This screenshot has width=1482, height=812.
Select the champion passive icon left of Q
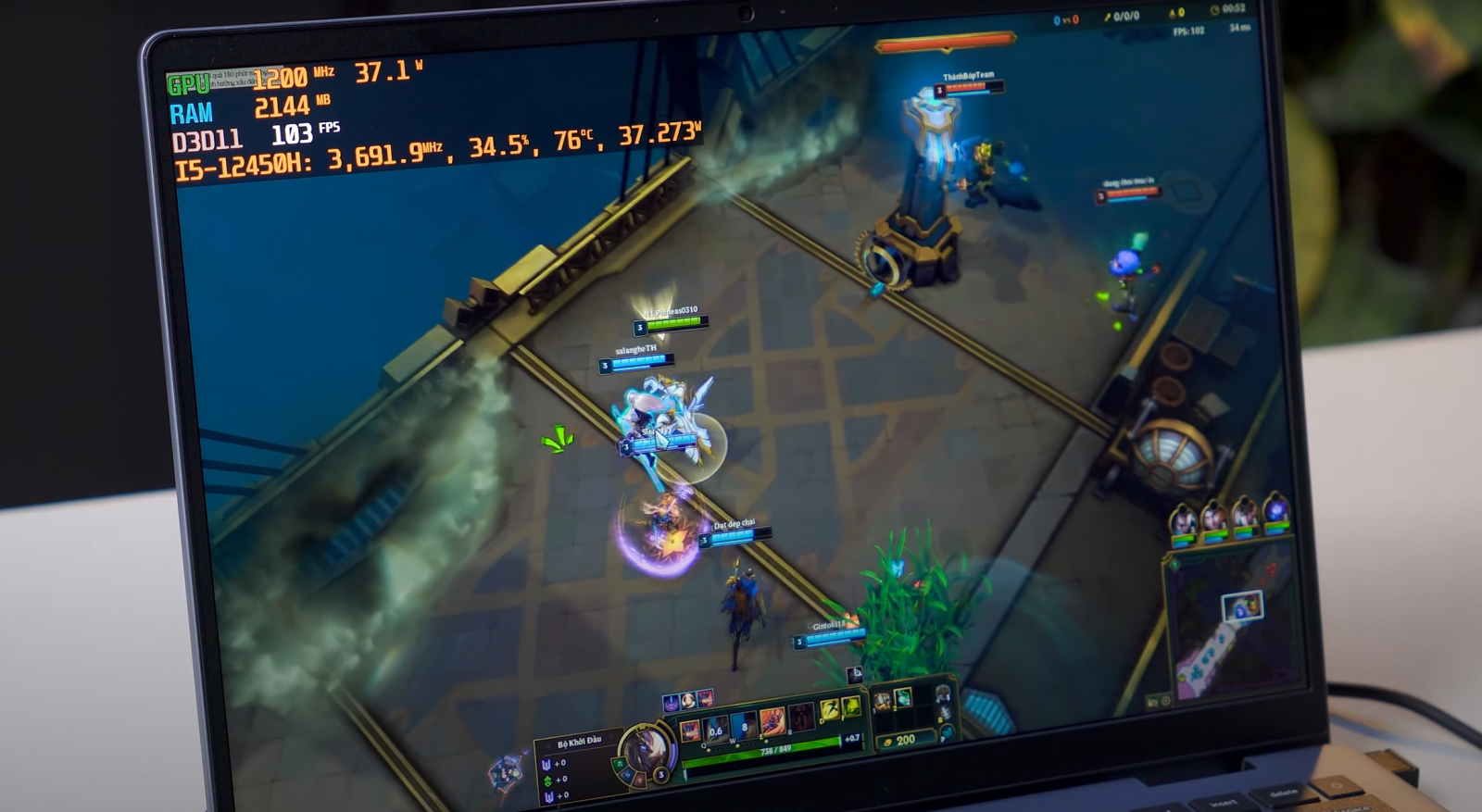[690, 731]
